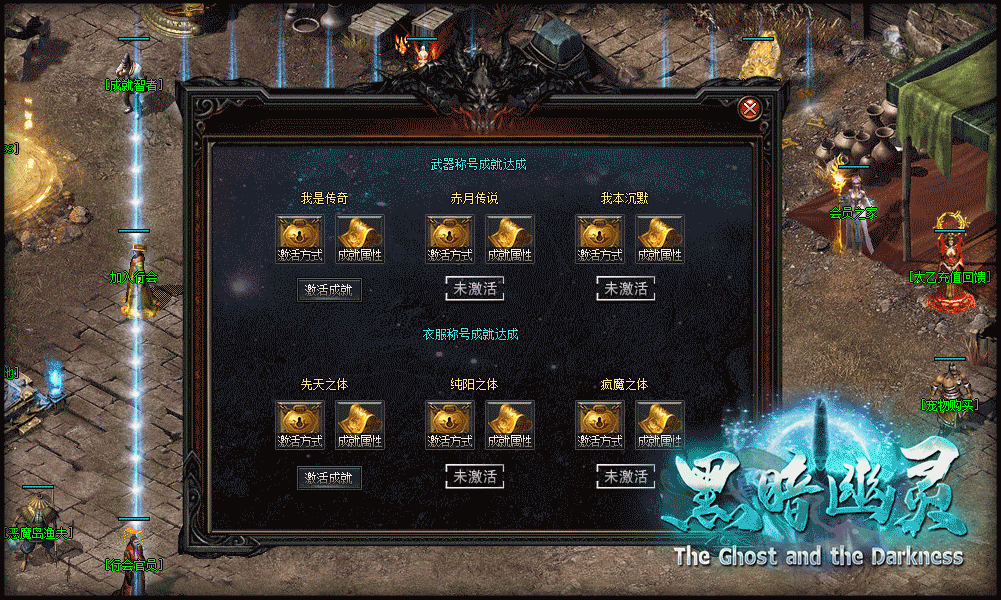Activate the 先天之体 achievement
The height and width of the screenshot is (600, 1001).
[329, 478]
